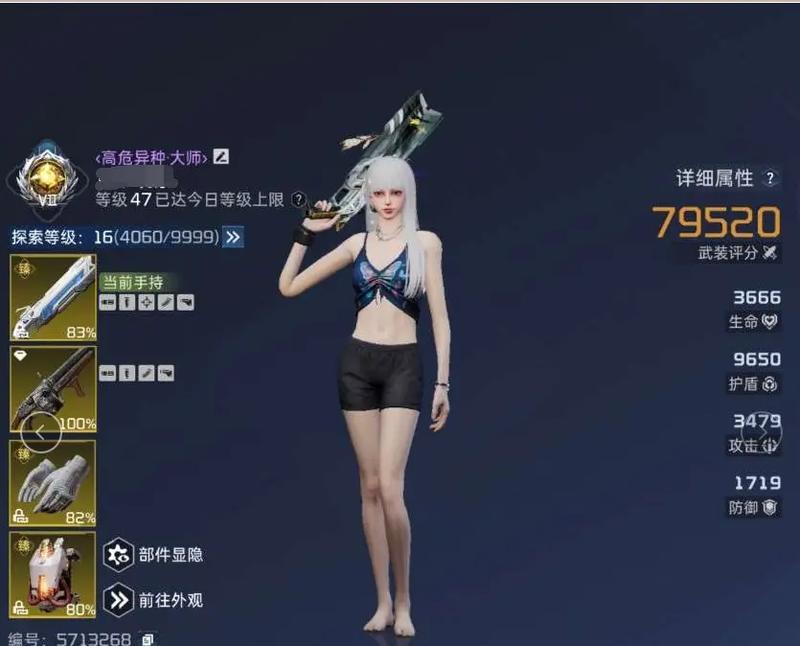Edit the 高危异种·大师 title
The width and height of the screenshot is (800, 646).
click(x=221, y=157)
